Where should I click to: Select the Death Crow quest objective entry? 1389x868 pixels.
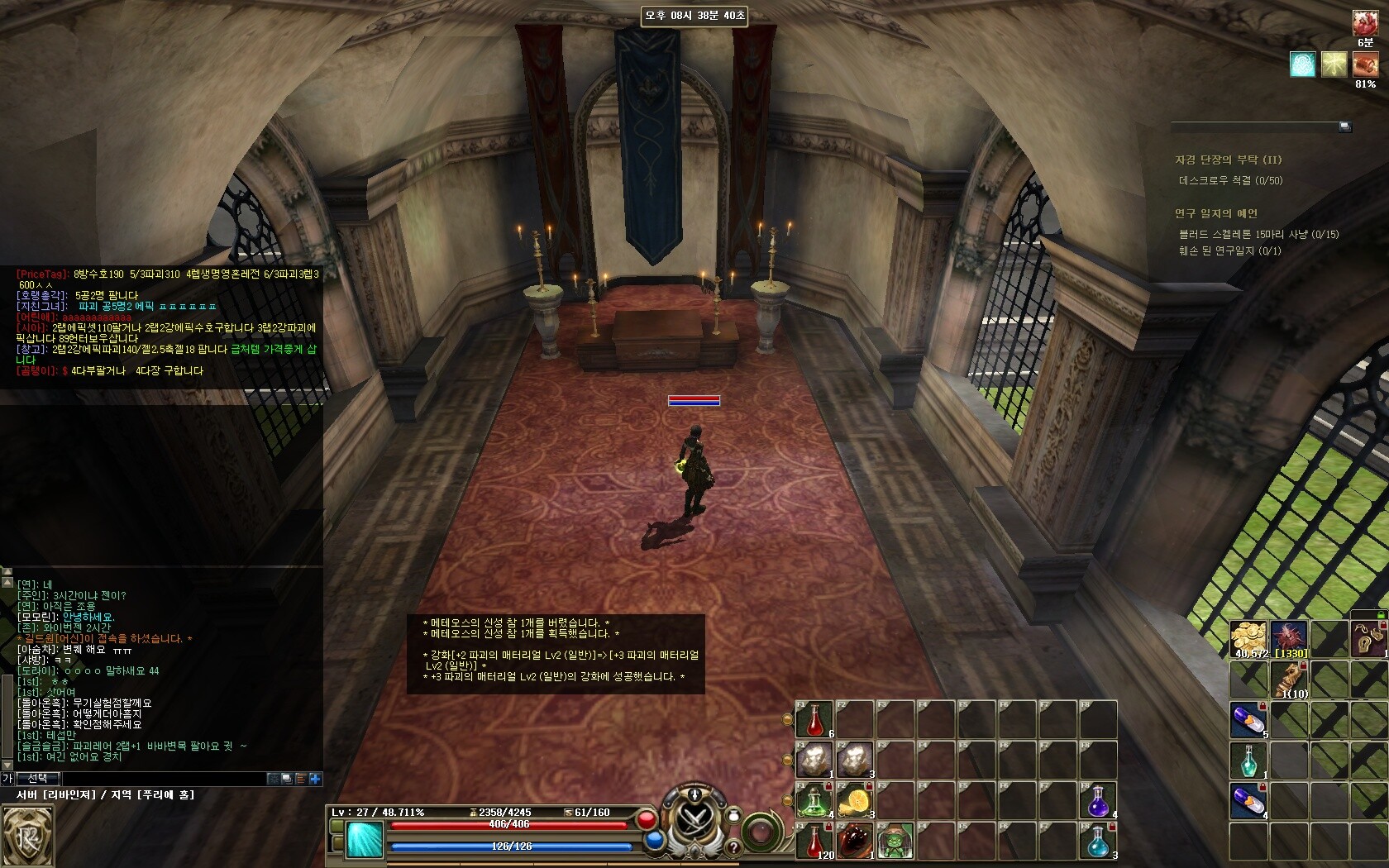(1230, 180)
